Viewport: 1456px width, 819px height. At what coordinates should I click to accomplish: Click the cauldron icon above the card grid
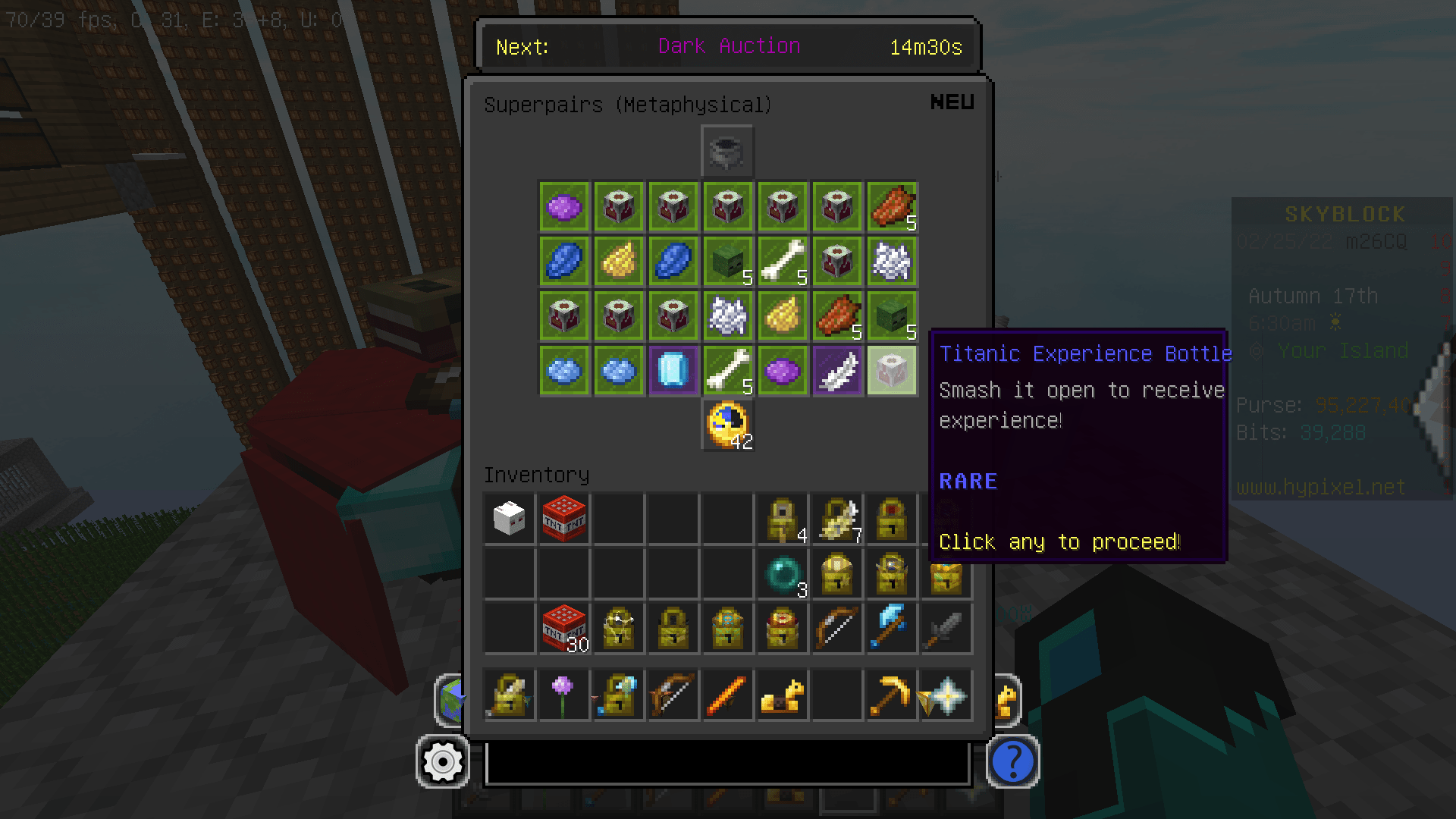click(x=726, y=150)
